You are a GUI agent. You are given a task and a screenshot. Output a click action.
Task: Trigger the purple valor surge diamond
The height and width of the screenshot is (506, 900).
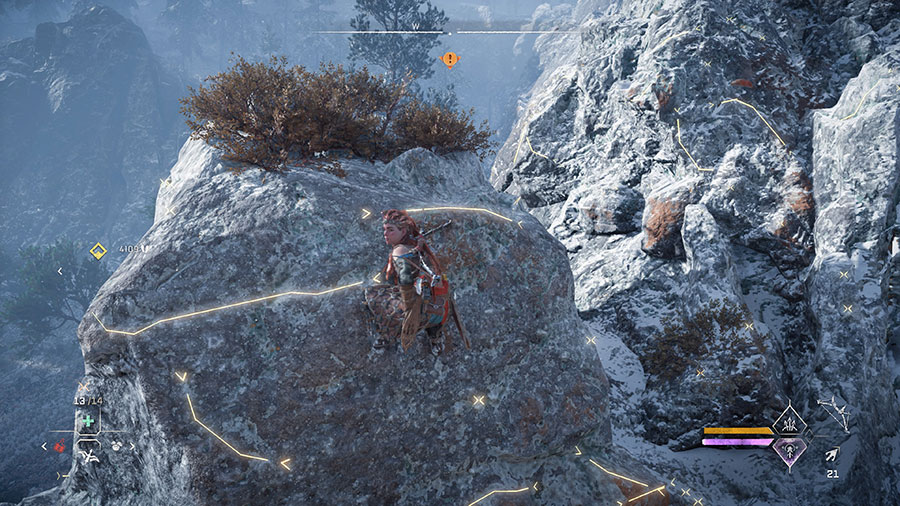[789, 452]
